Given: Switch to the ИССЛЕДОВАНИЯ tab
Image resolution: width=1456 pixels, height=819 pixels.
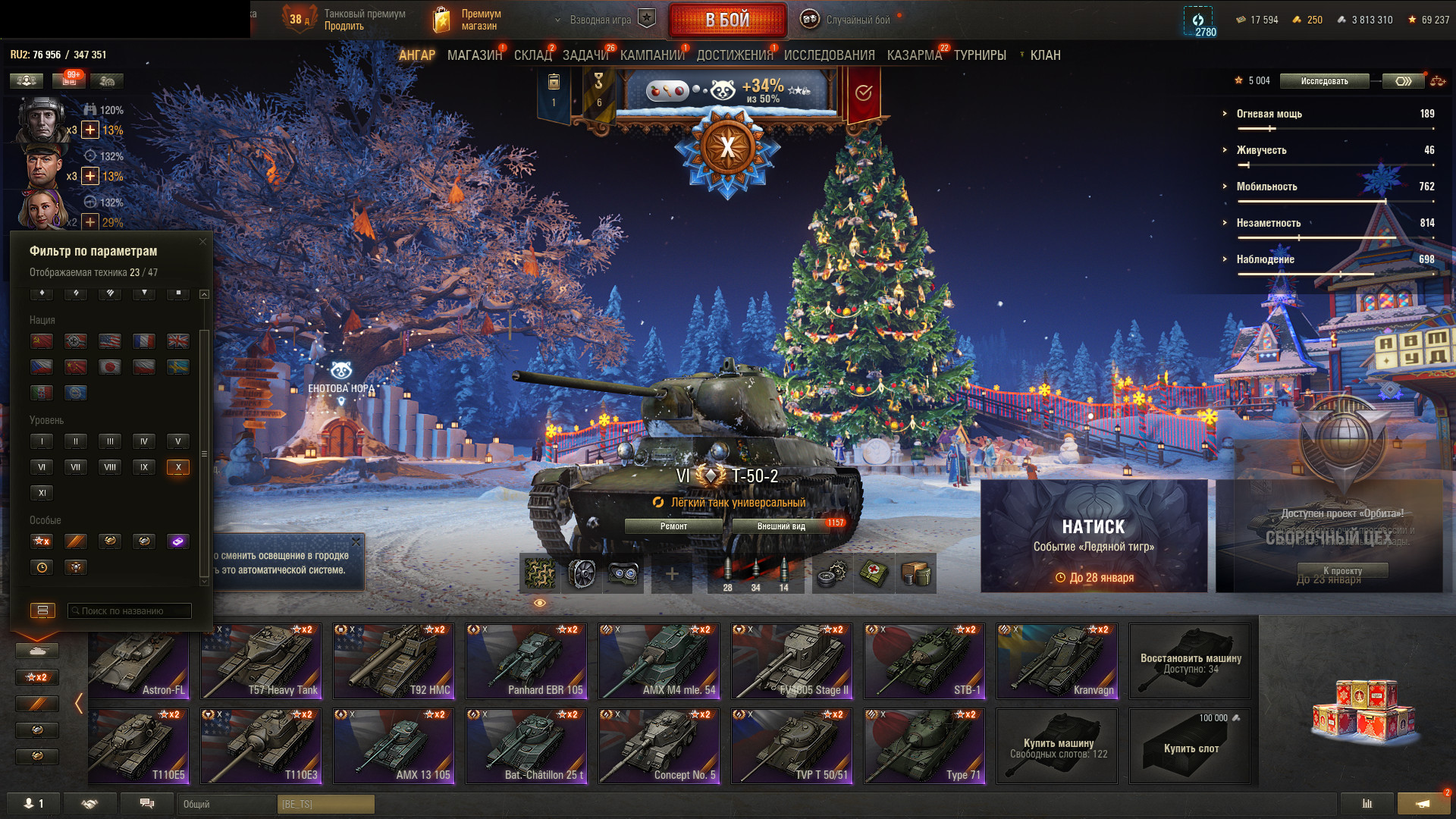Looking at the screenshot, I should (x=829, y=55).
